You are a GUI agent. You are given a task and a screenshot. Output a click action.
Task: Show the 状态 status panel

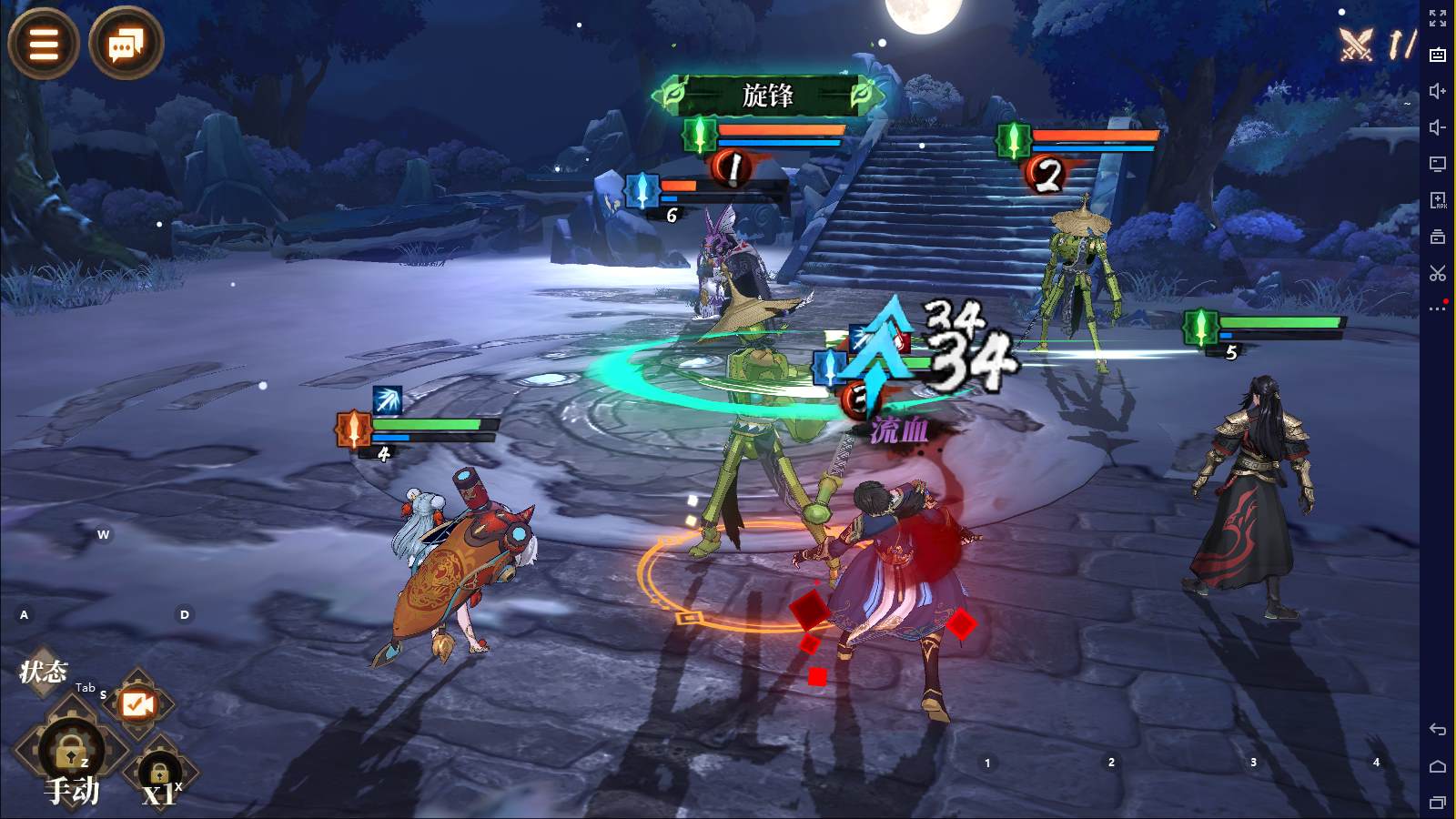pos(43,672)
